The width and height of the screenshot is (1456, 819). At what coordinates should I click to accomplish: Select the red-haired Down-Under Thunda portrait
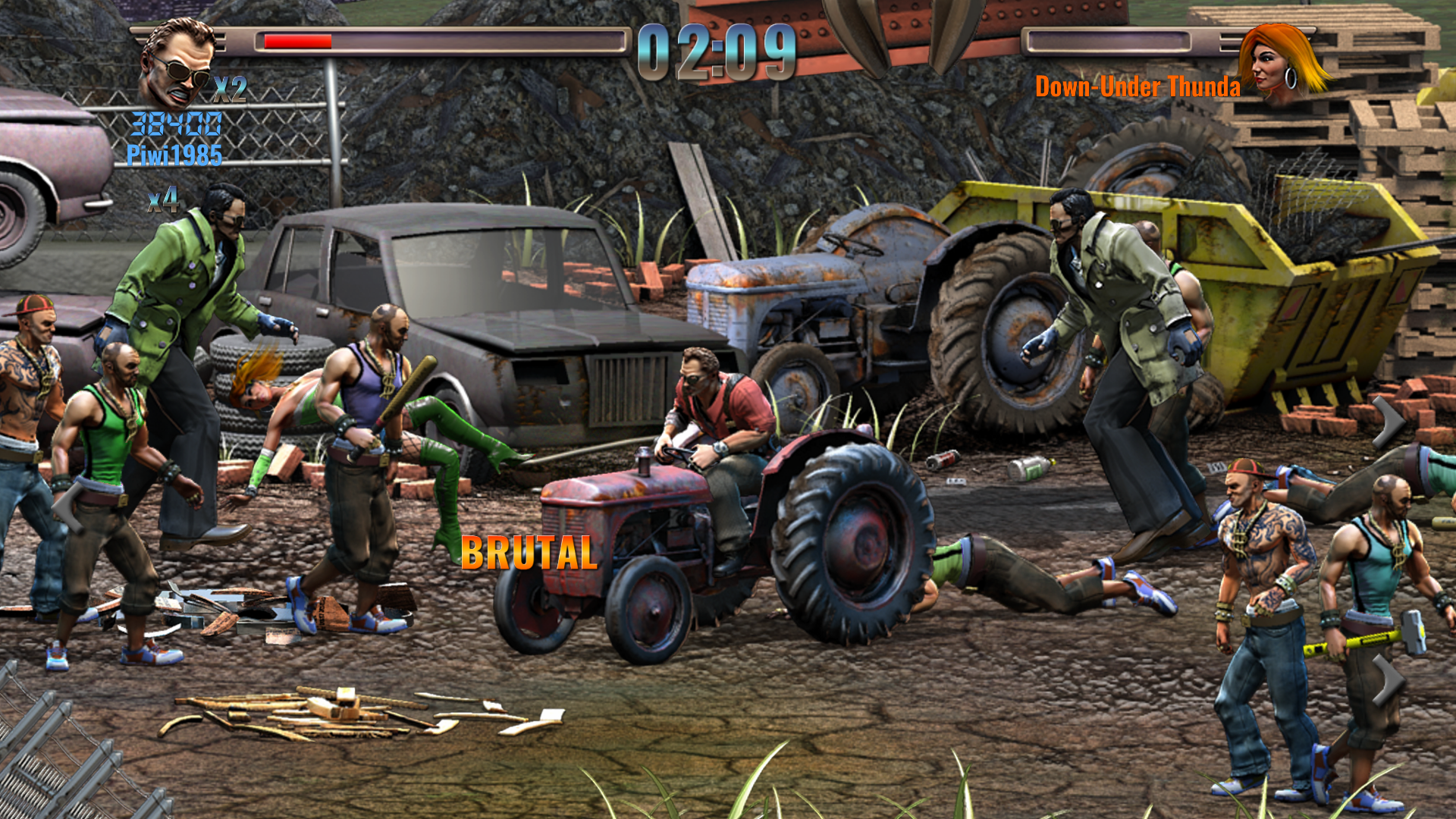pyautogui.click(x=1282, y=62)
